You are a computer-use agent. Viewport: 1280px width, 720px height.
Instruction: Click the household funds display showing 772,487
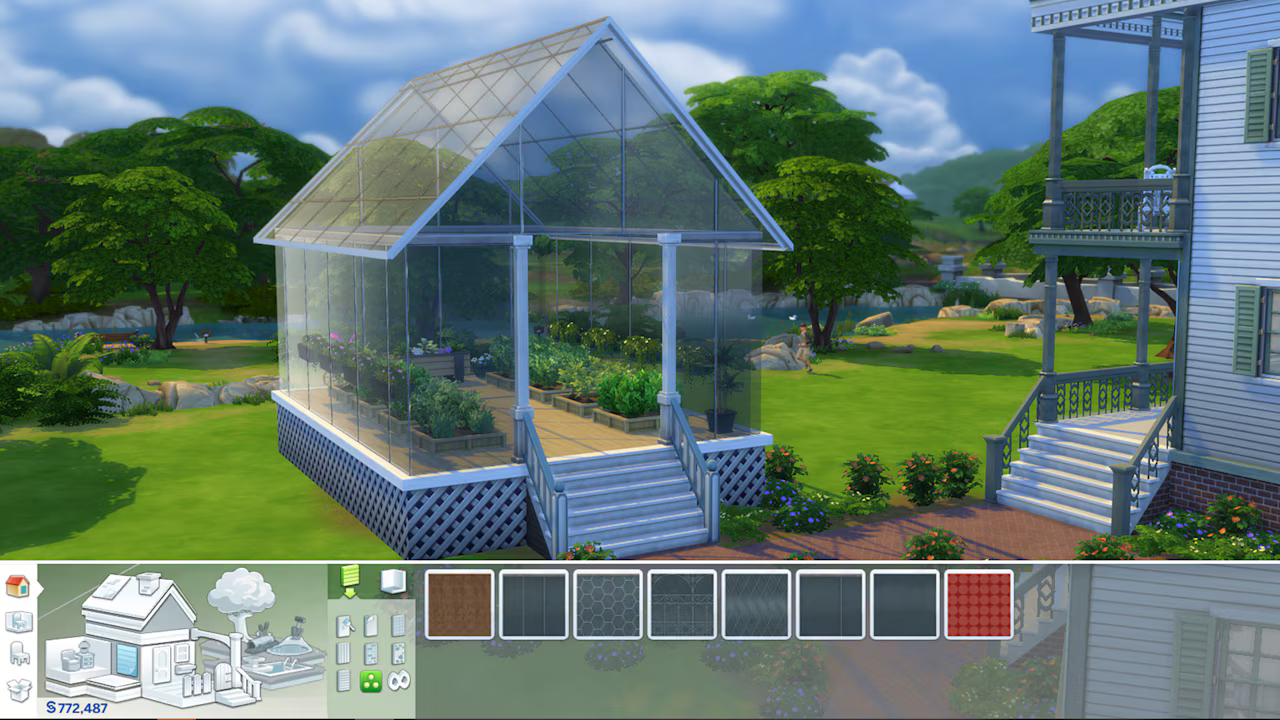pyautogui.click(x=76, y=706)
